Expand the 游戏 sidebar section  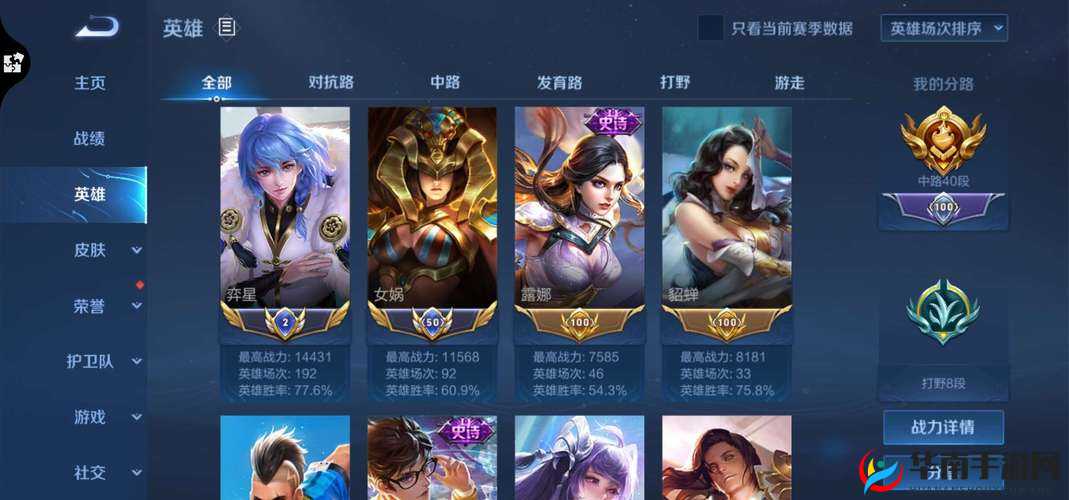[x=105, y=417]
